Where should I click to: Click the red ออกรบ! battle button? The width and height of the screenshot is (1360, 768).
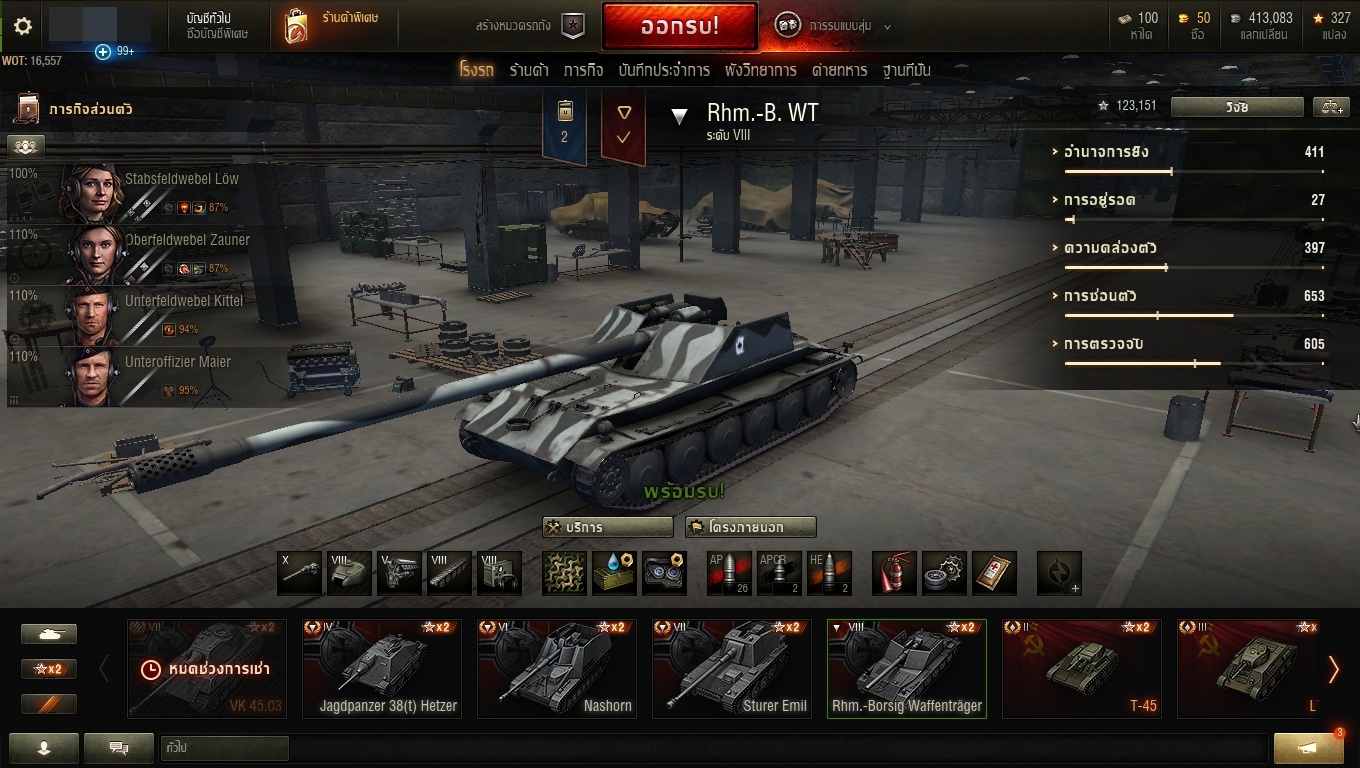point(679,27)
